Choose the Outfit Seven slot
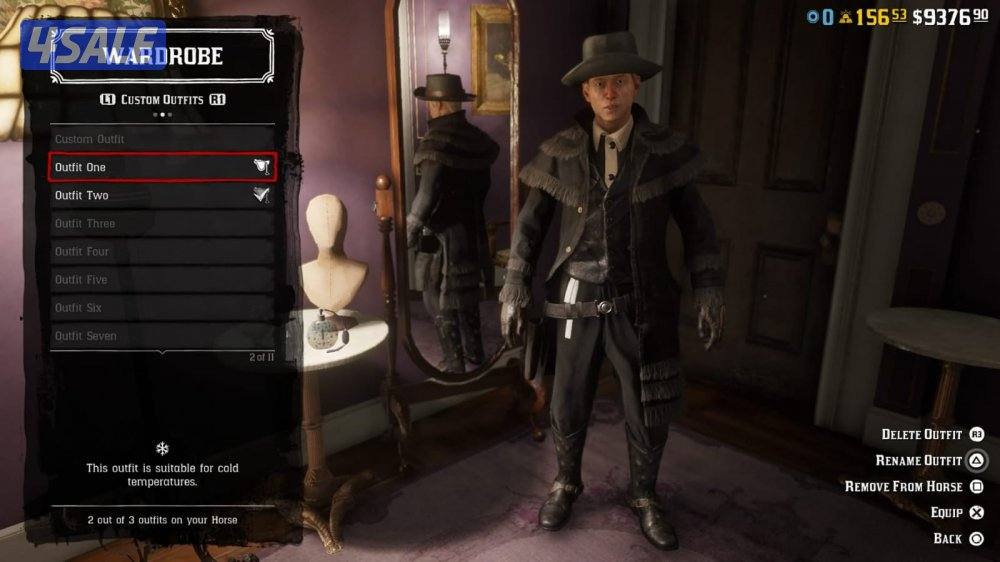This screenshot has height=562, width=1000. tap(162, 335)
